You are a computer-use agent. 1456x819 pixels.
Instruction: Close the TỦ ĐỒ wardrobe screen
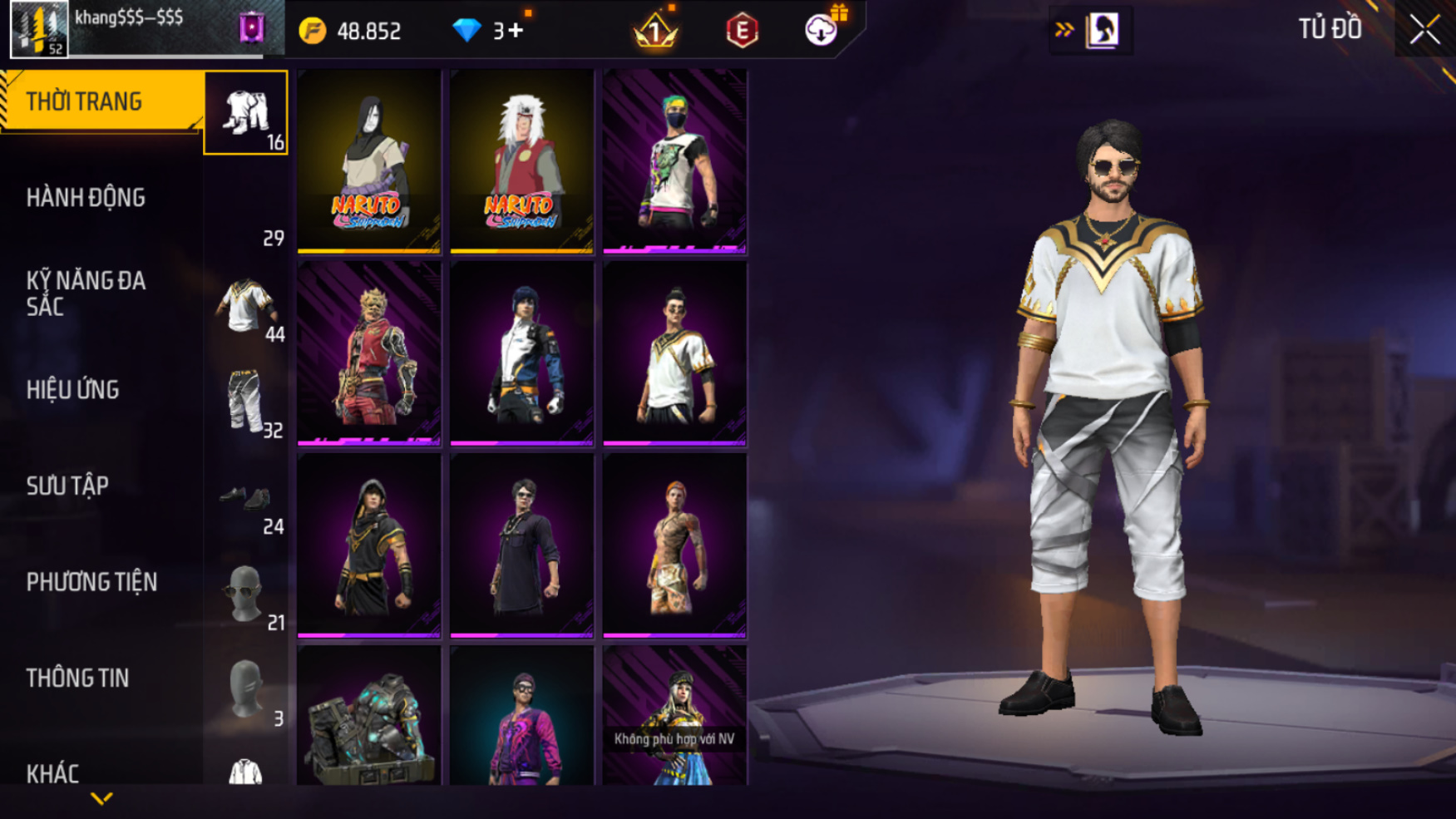(x=1424, y=30)
